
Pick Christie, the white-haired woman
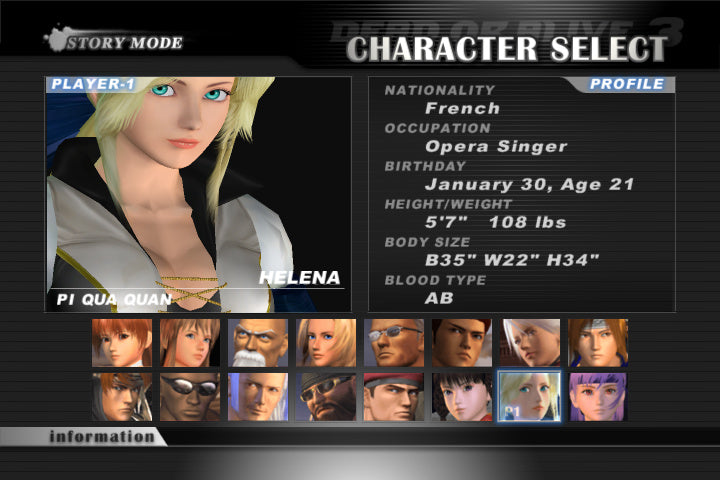click(x=530, y=343)
